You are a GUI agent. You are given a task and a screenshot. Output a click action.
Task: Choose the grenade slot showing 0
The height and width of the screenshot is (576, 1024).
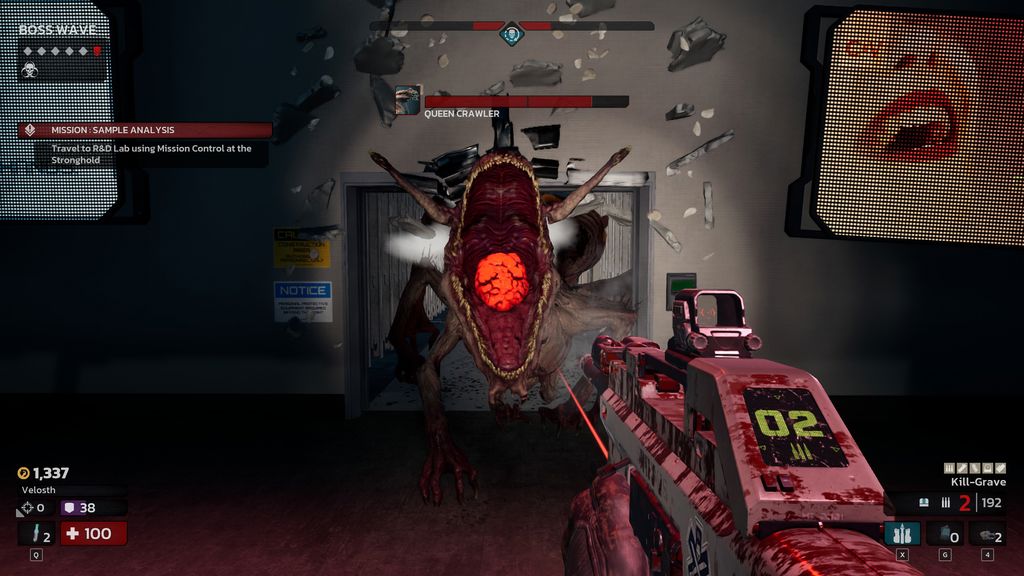945,534
